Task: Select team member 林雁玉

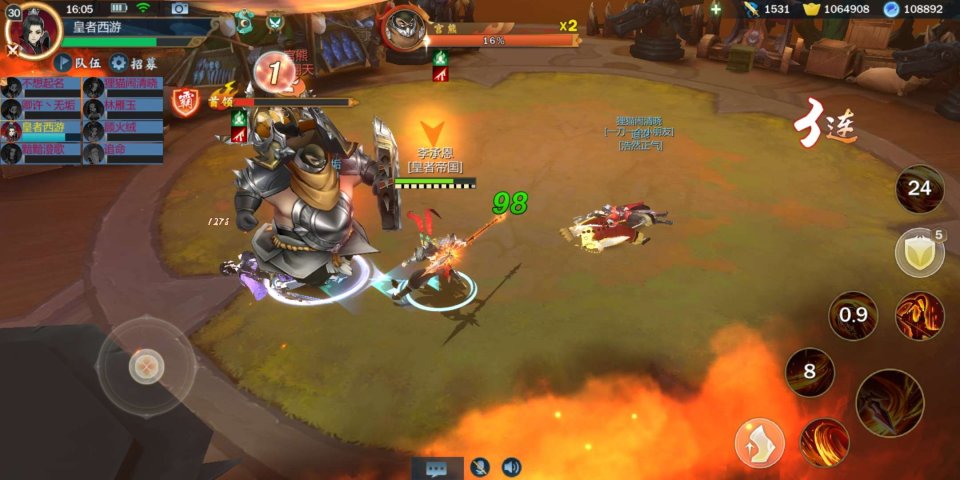Action: tap(122, 106)
